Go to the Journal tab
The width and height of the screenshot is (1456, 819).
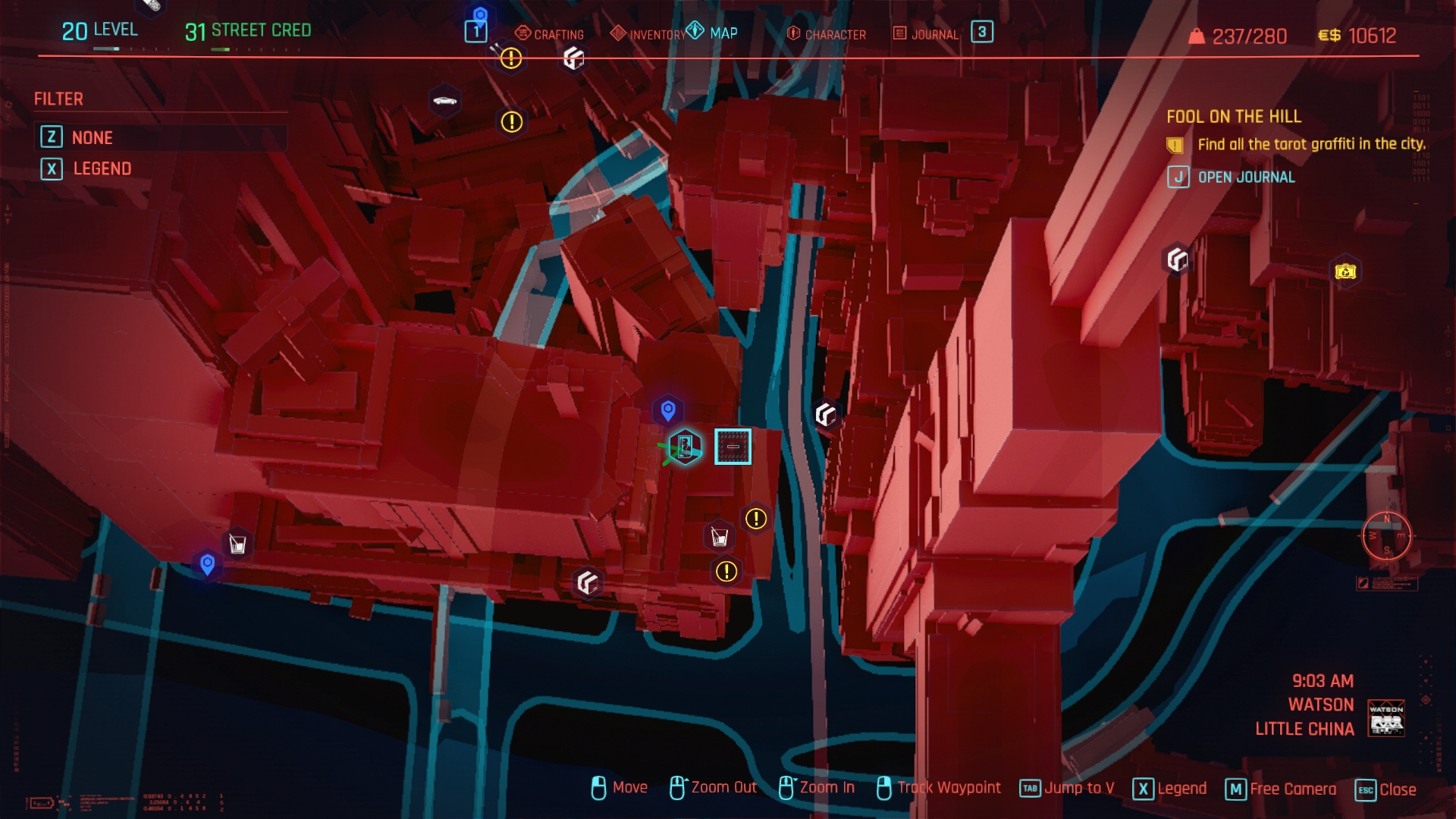pyautogui.click(x=926, y=34)
